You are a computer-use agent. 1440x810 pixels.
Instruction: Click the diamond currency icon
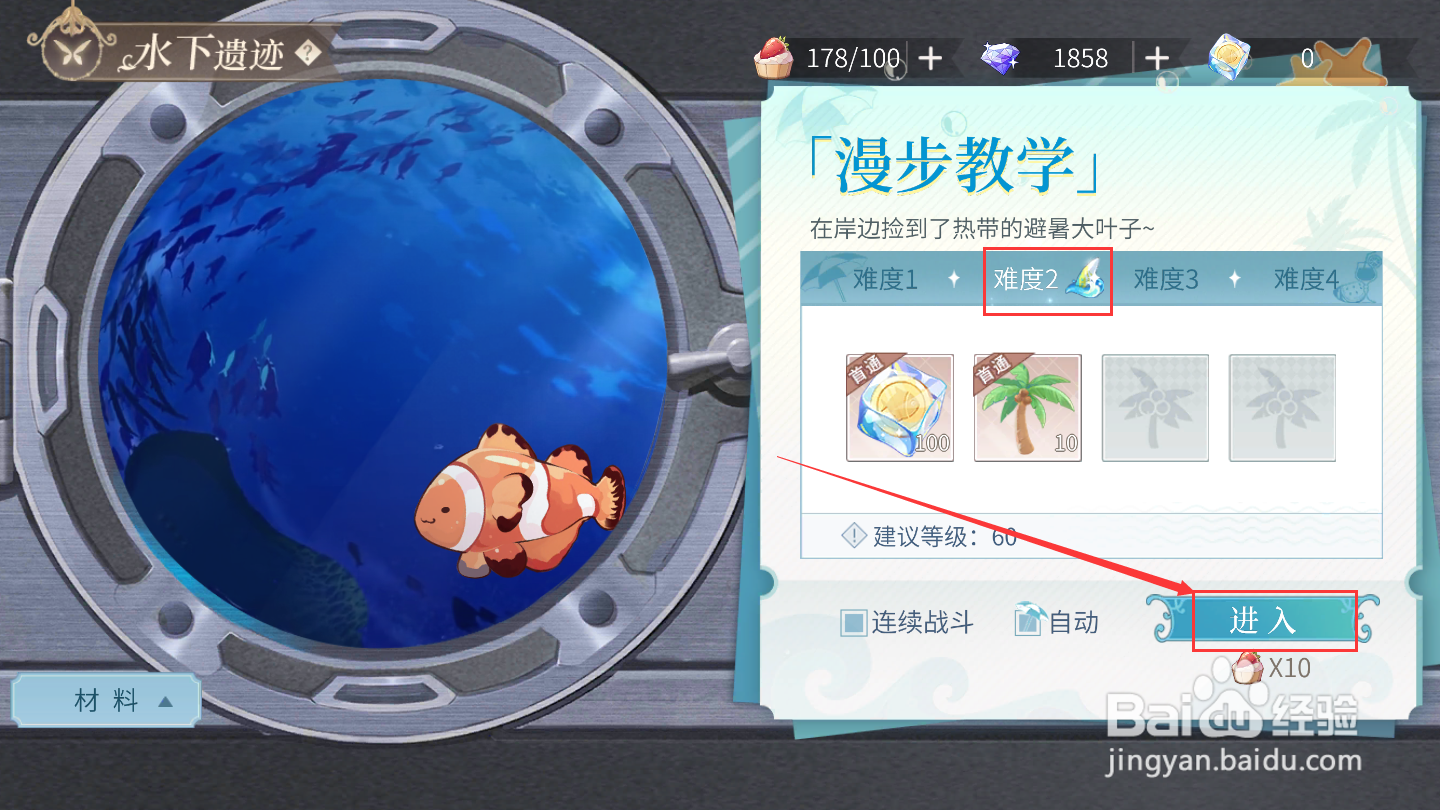1001,58
